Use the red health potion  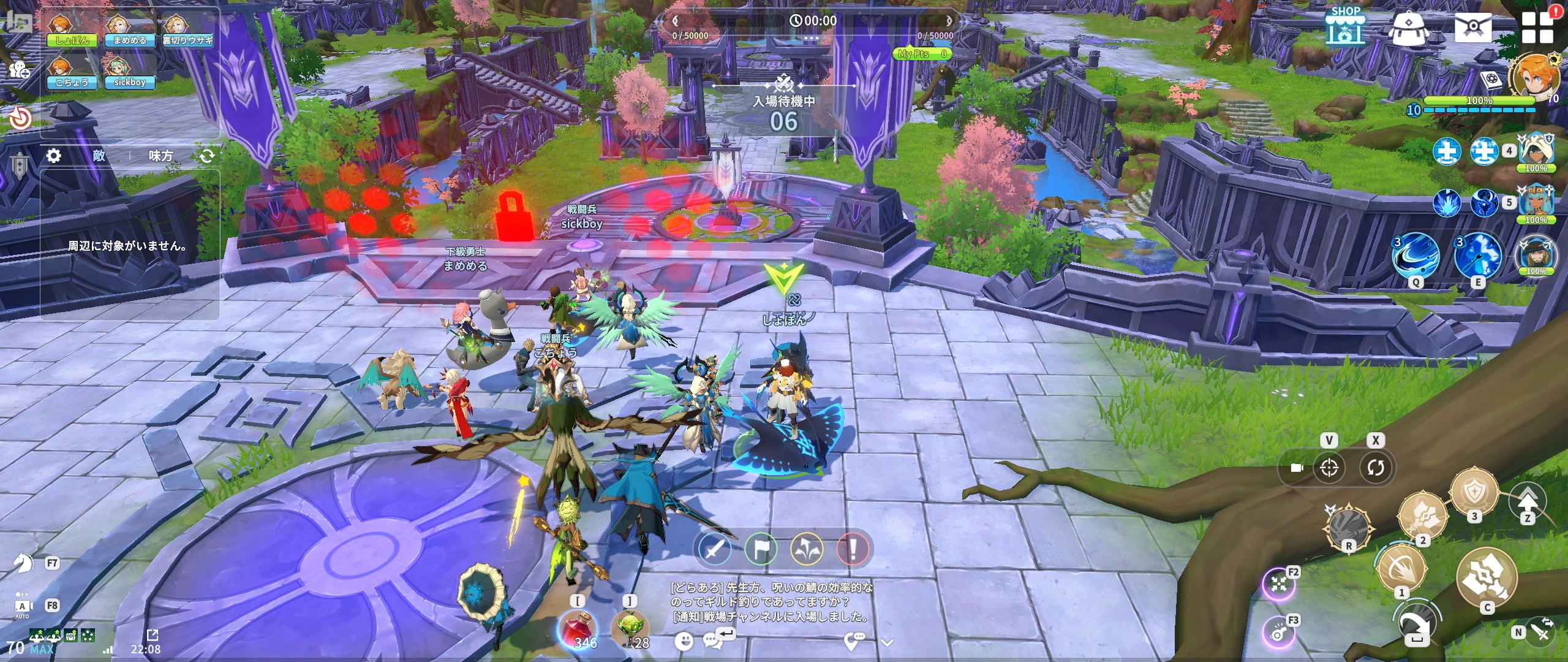coord(578,628)
